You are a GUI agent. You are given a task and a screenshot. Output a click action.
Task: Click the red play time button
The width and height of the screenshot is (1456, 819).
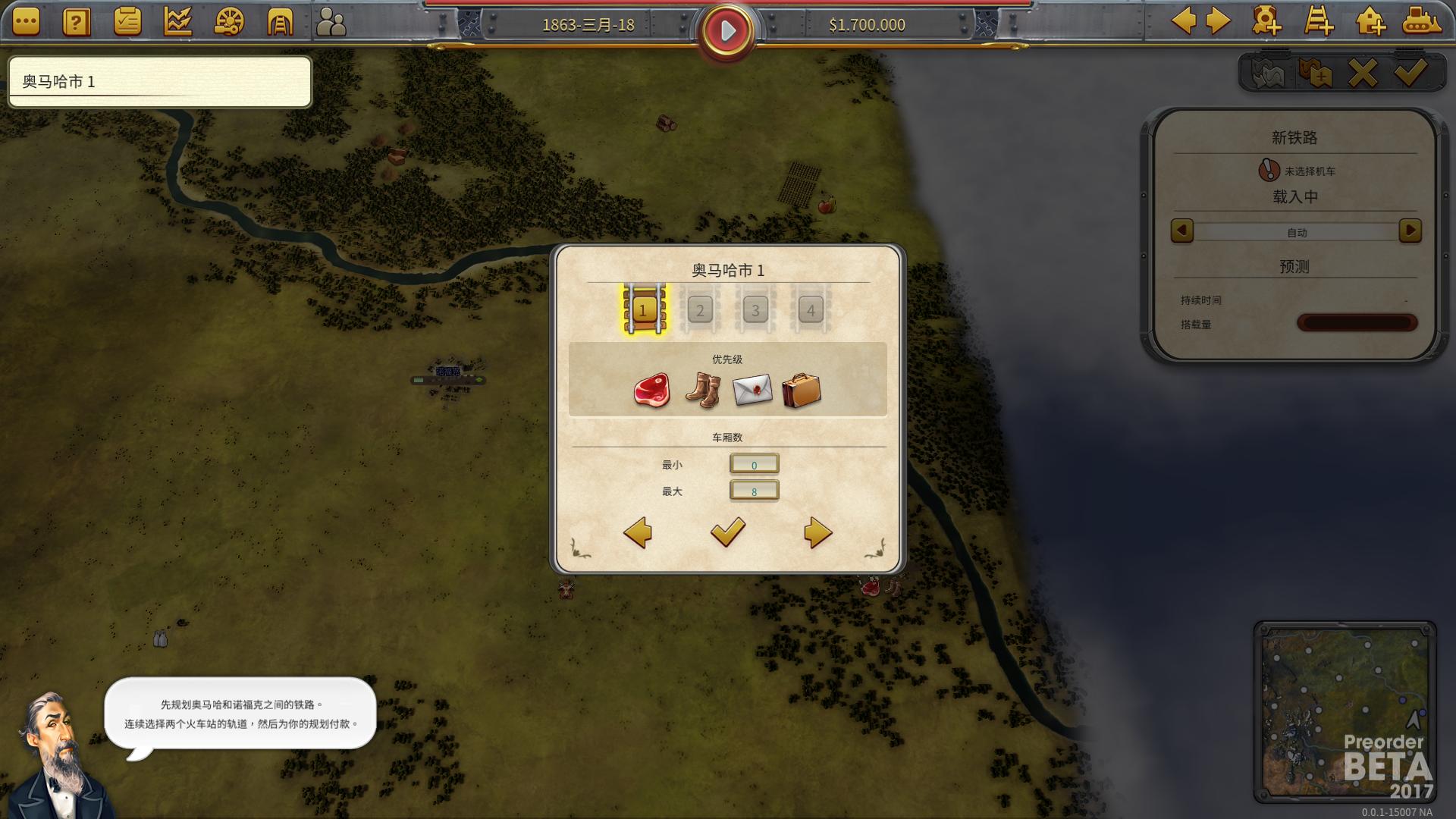[x=726, y=31]
